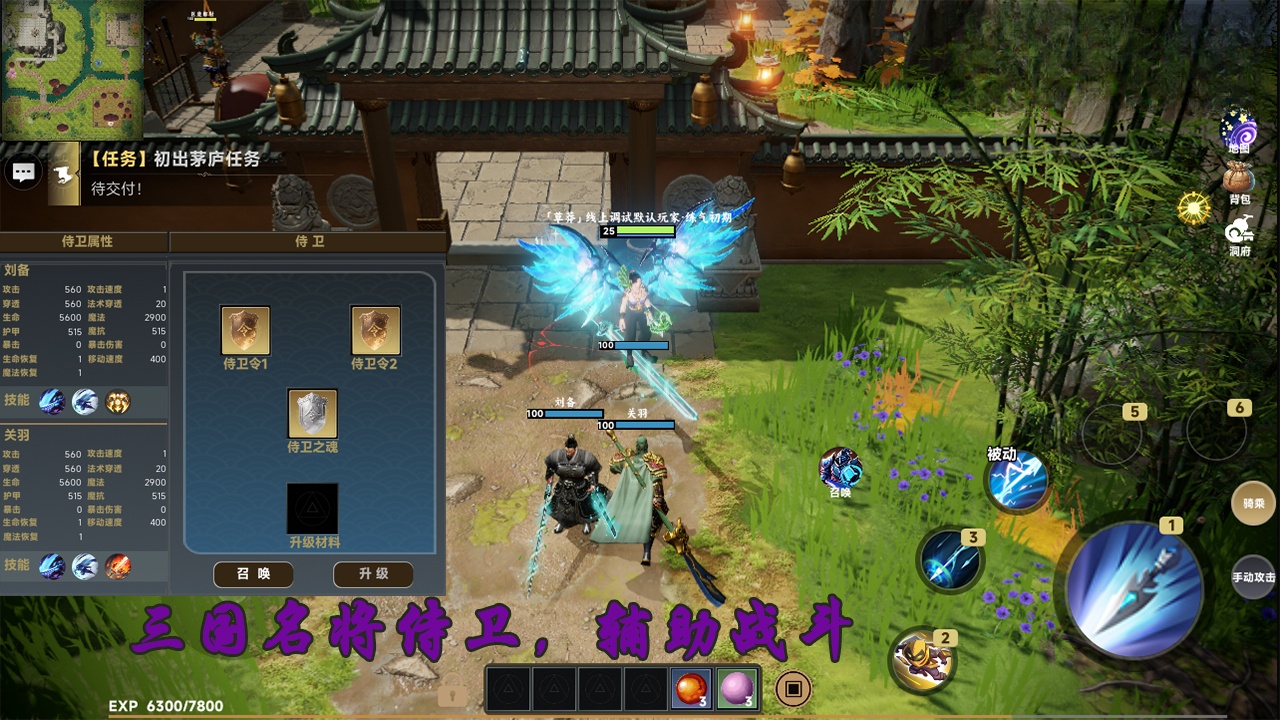
Task: Activate the 召唤 summon skill icon
Action: 840,468
